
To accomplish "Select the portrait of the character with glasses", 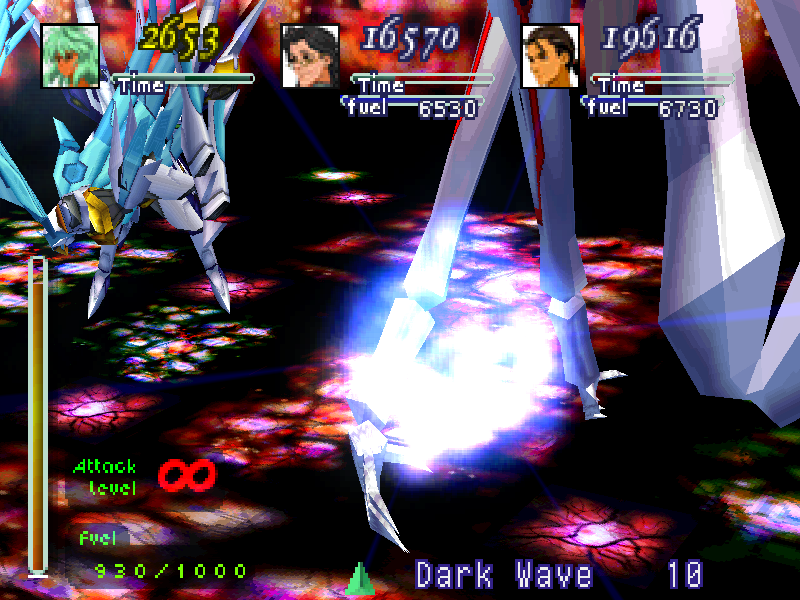I will coord(310,54).
